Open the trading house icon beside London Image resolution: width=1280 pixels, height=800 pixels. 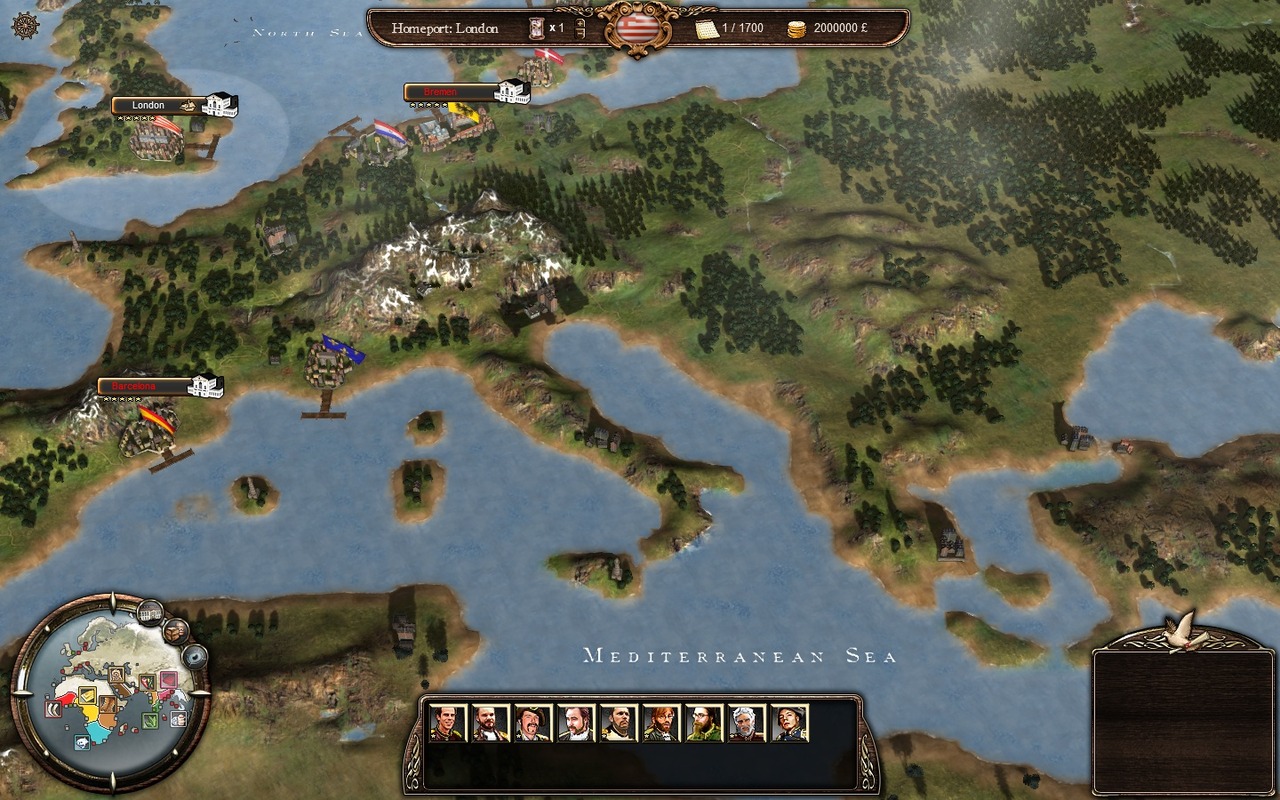pos(220,104)
